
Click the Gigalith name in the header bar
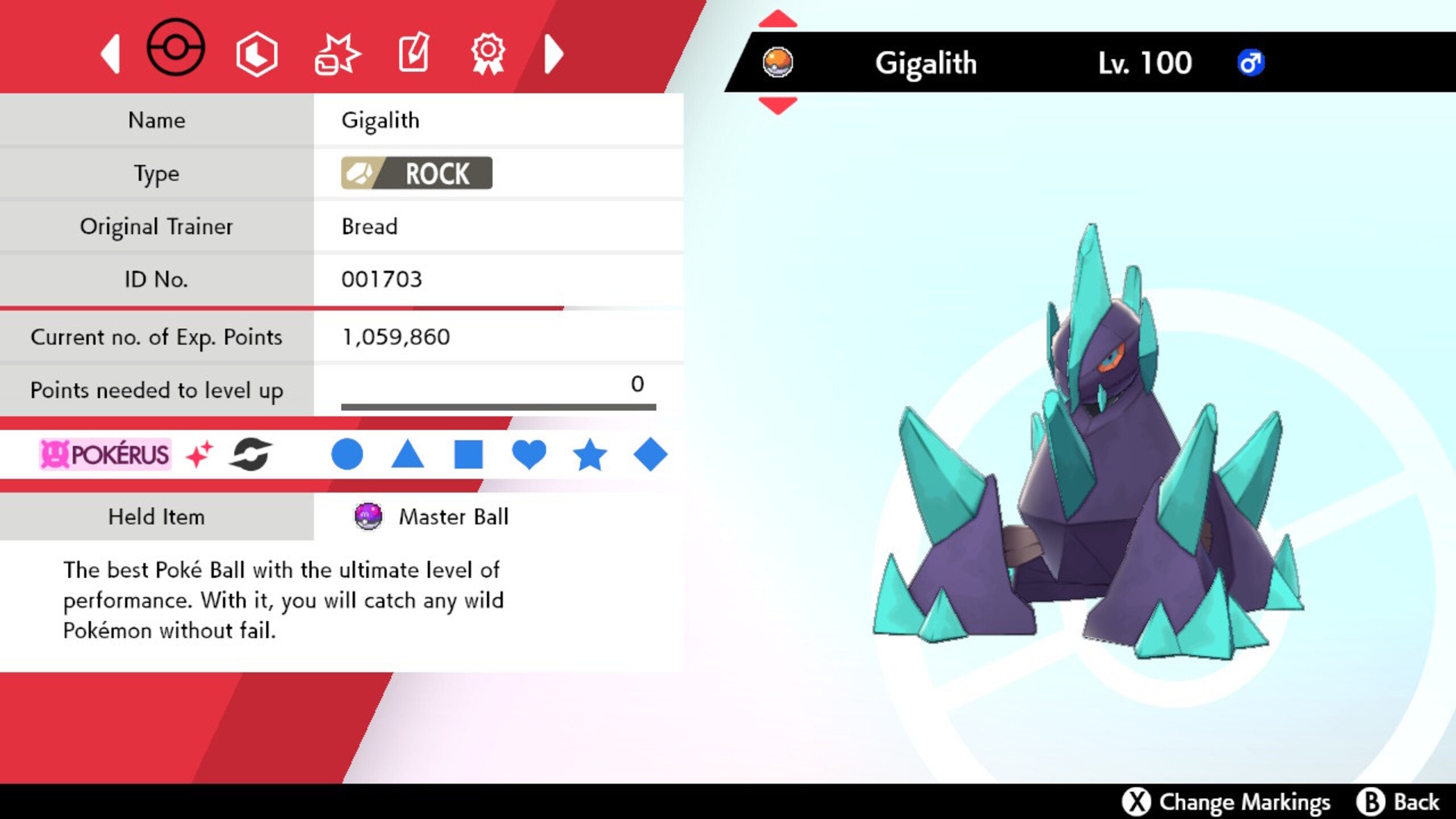pos(927,63)
